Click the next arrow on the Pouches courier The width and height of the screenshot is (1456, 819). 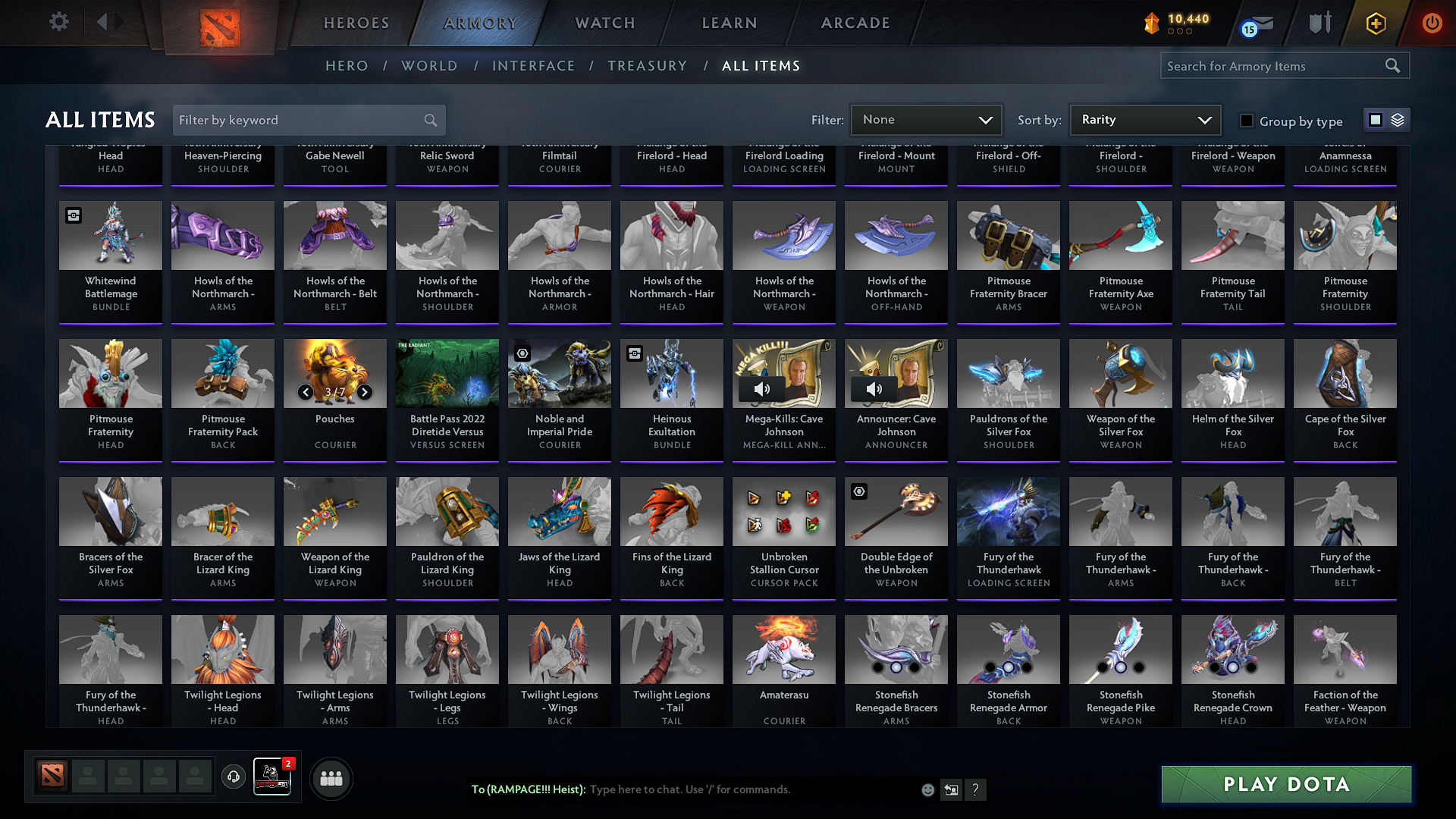tap(364, 393)
